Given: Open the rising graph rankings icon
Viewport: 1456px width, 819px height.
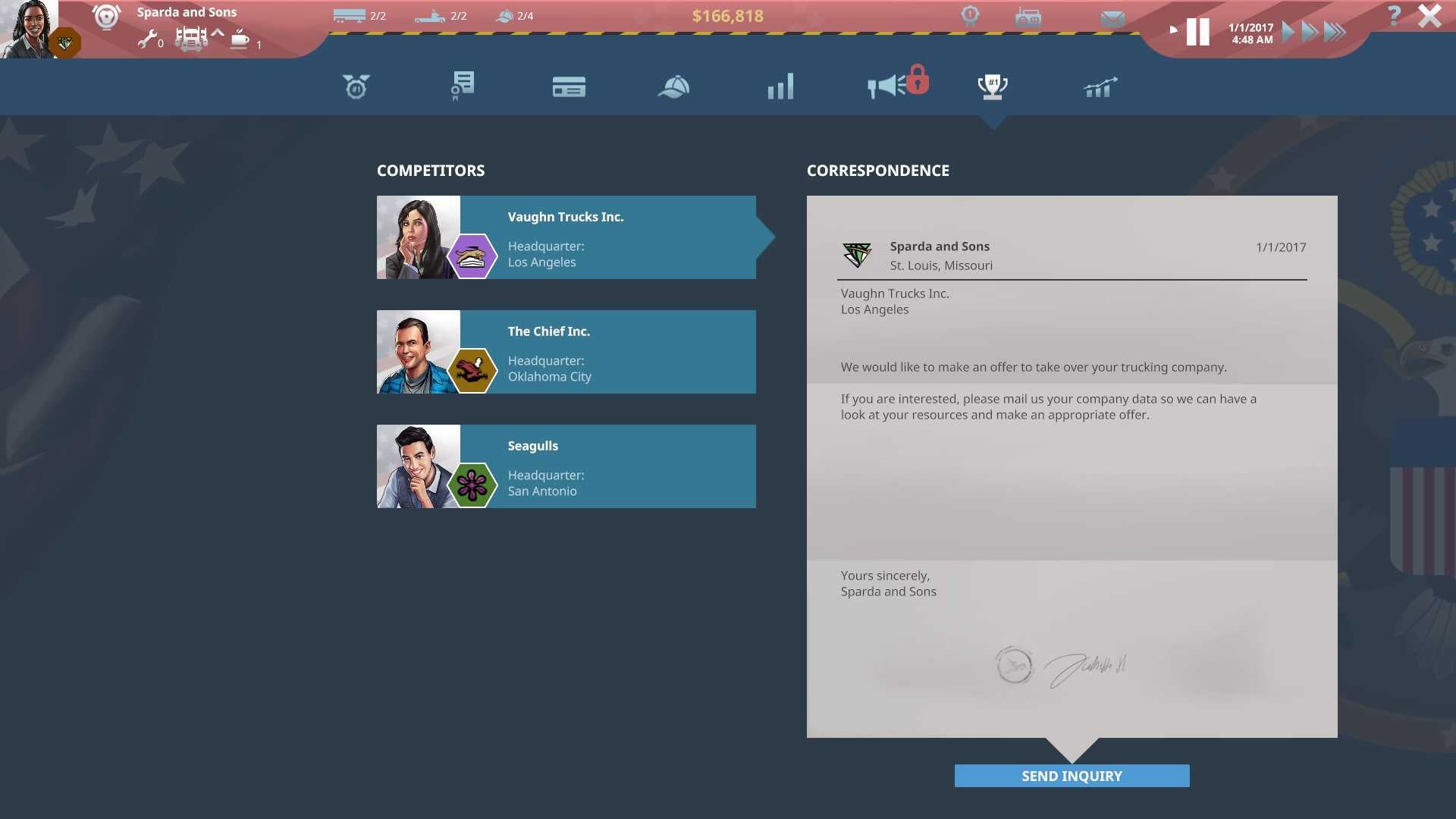Looking at the screenshot, I should click(1099, 86).
